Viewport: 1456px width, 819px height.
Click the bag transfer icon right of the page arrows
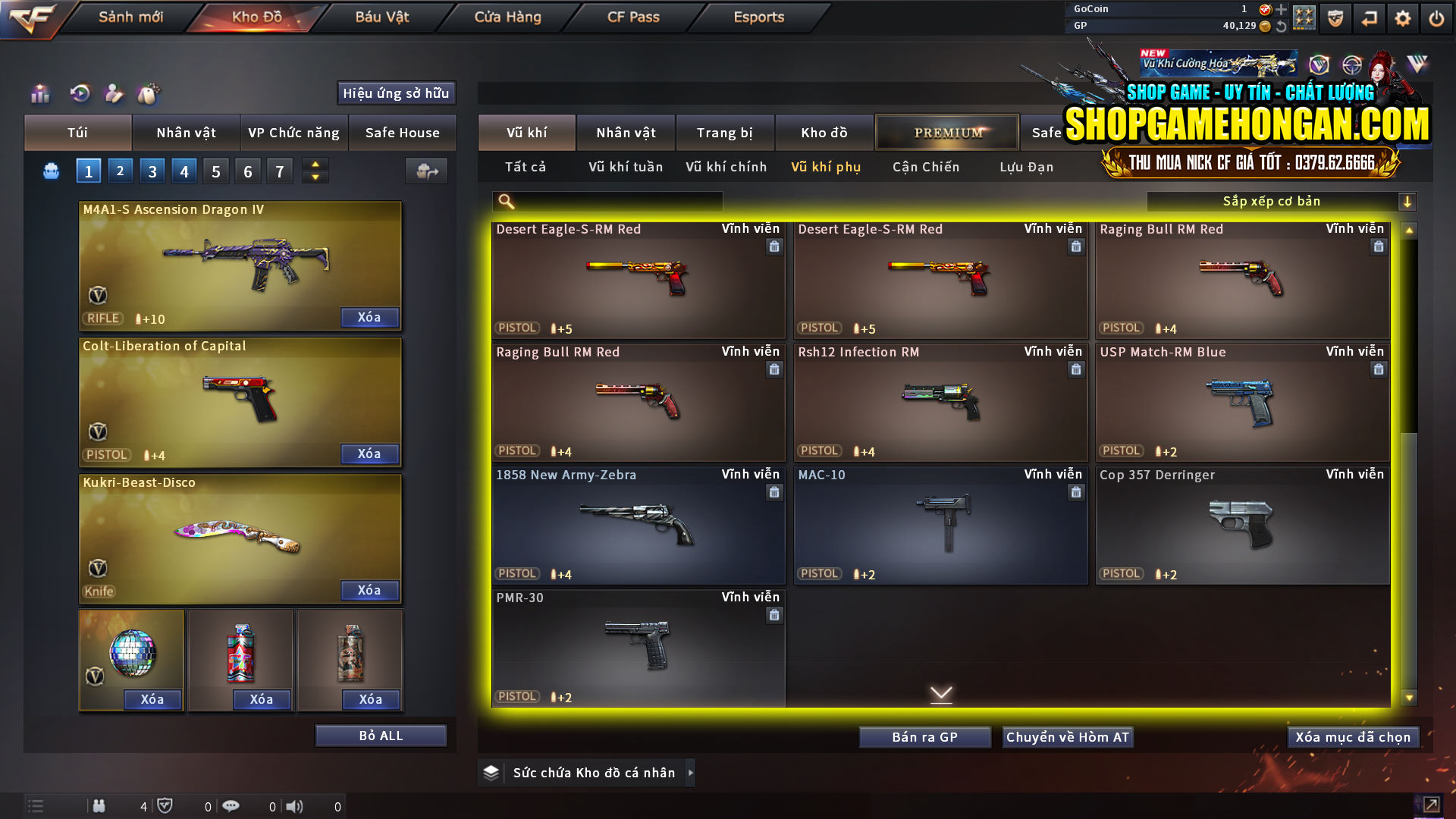[x=426, y=171]
